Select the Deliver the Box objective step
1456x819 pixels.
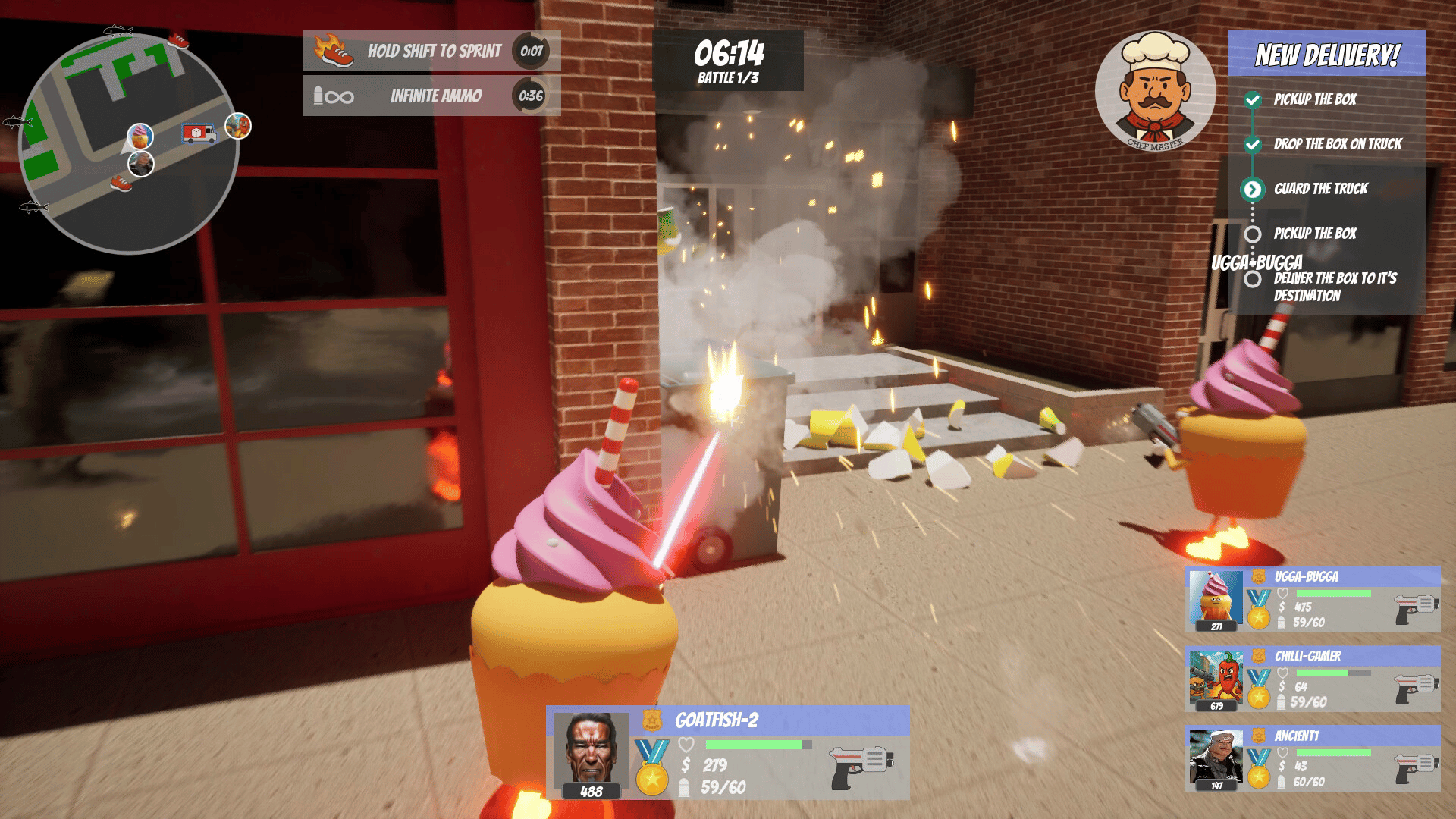pyautogui.click(x=1334, y=287)
